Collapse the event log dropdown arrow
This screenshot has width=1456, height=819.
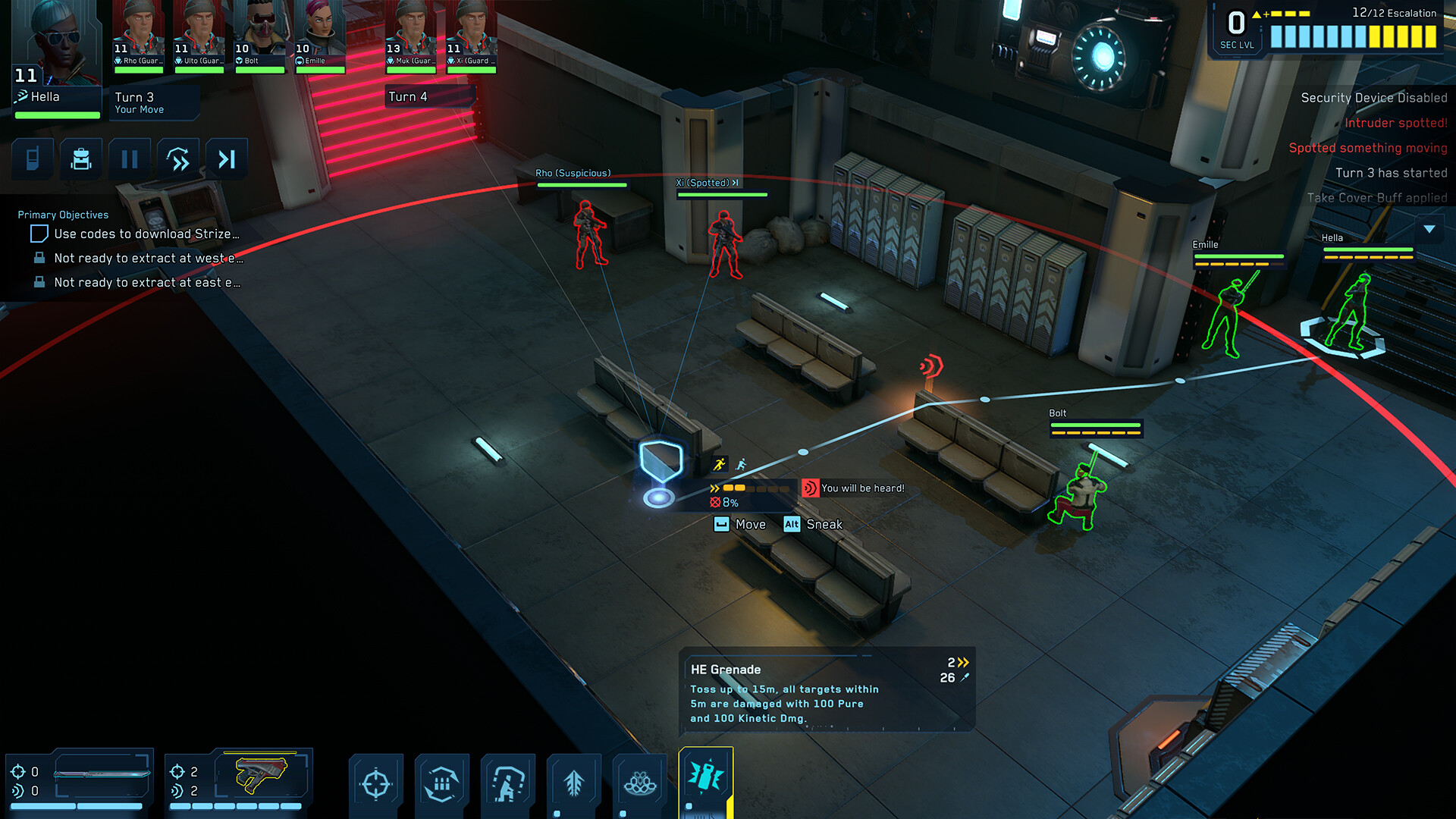tap(1429, 229)
